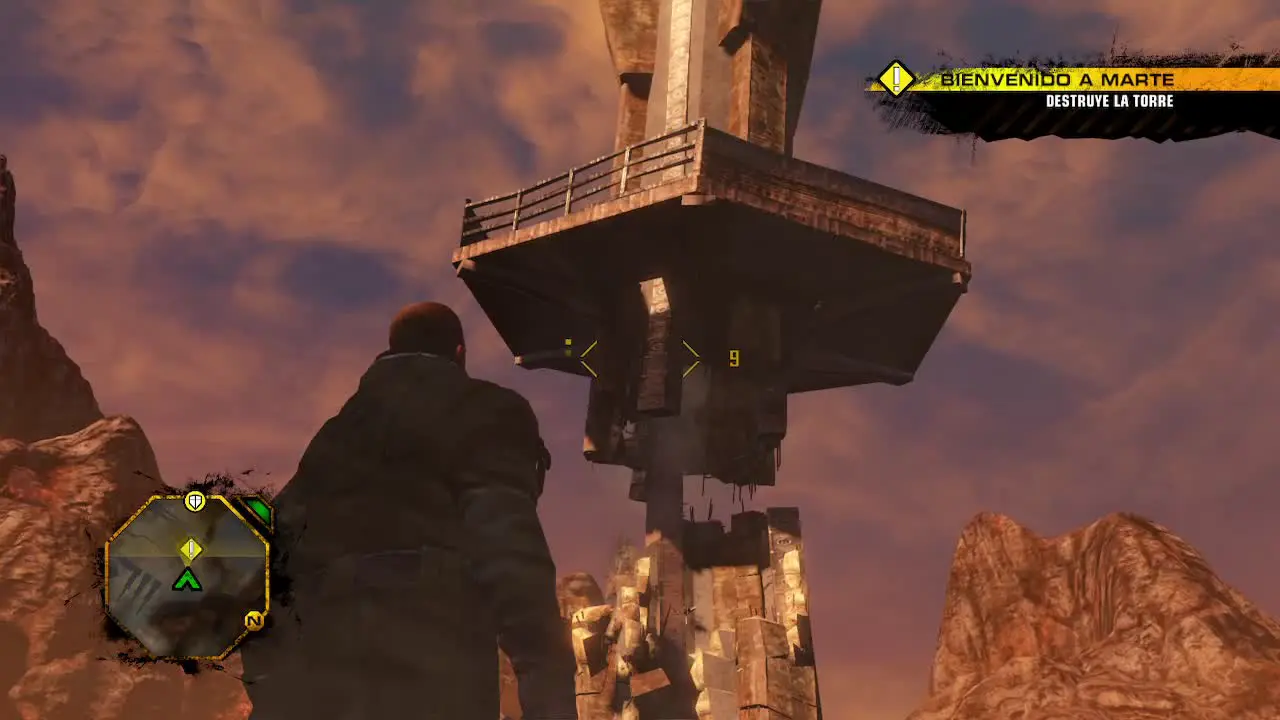Select the green player arrow on minimap
Viewport: 1280px width, 720px height.
pyautogui.click(x=187, y=578)
